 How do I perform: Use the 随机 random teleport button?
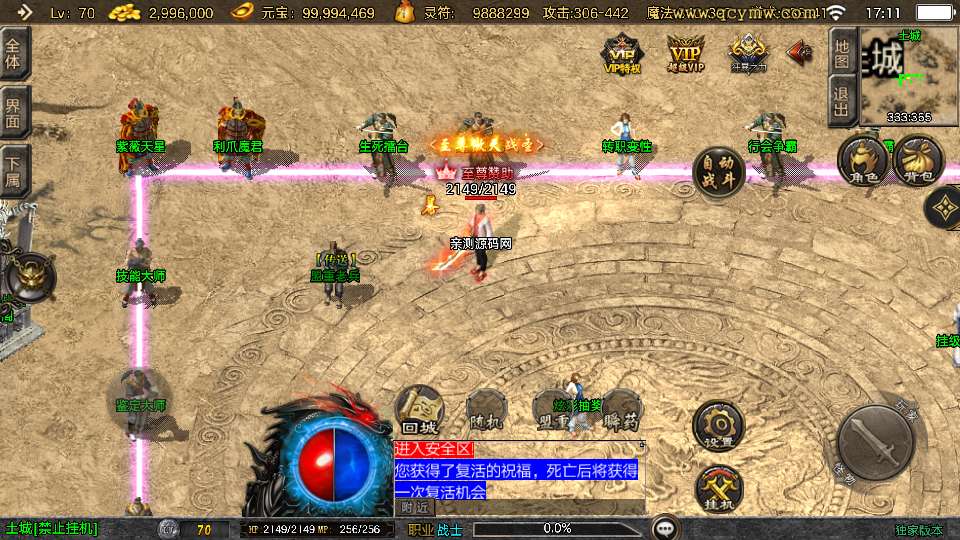pyautogui.click(x=486, y=410)
